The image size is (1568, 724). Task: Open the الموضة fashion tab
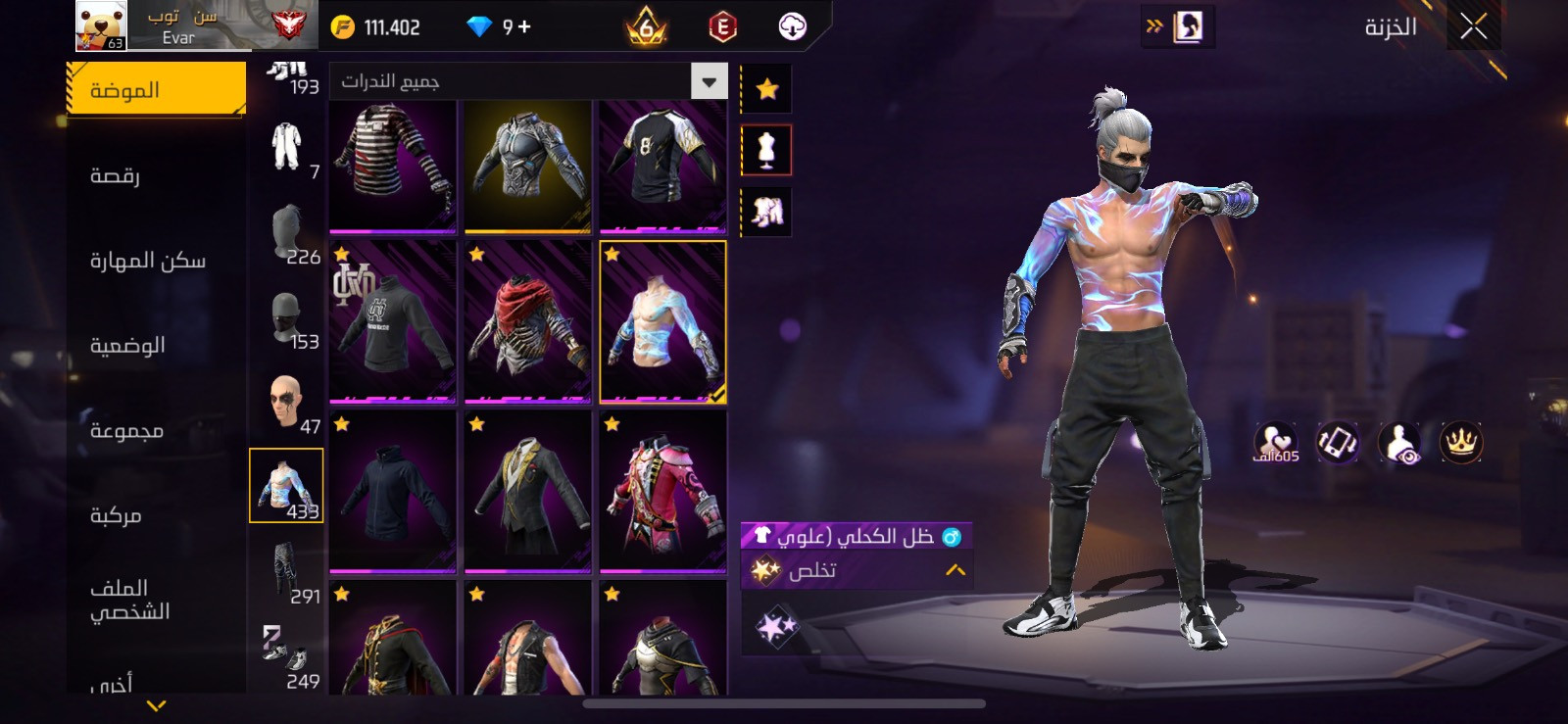click(x=156, y=90)
